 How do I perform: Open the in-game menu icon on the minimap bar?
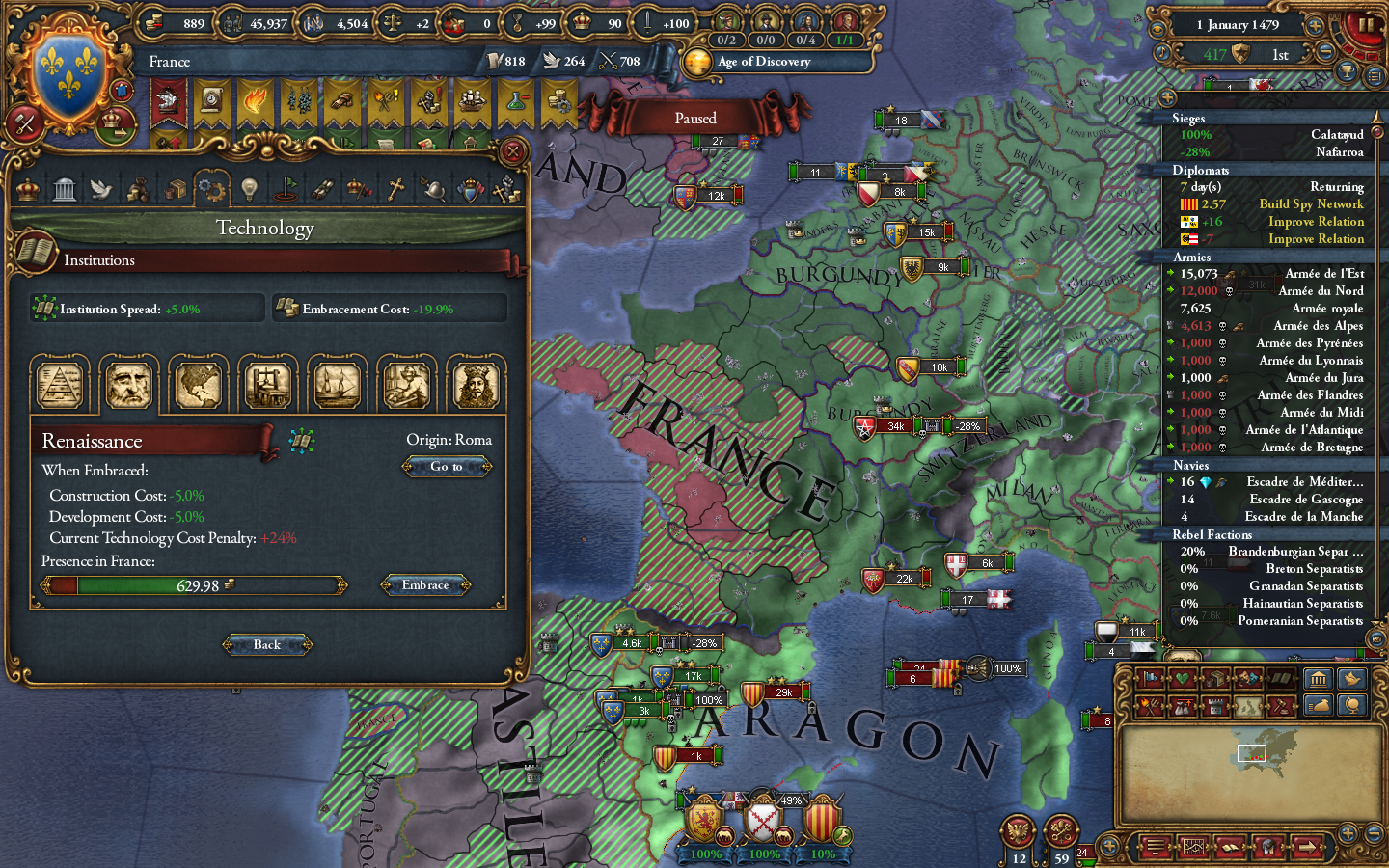point(1156,847)
